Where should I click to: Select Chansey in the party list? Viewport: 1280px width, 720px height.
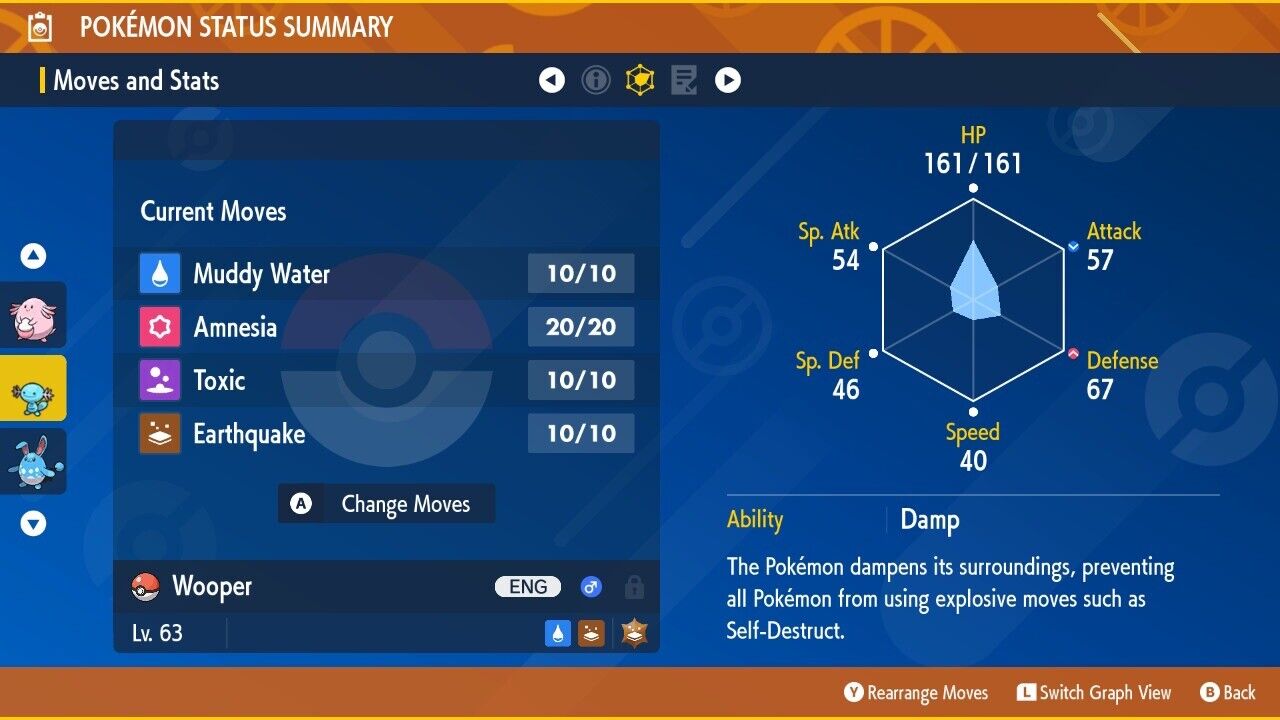(x=33, y=315)
